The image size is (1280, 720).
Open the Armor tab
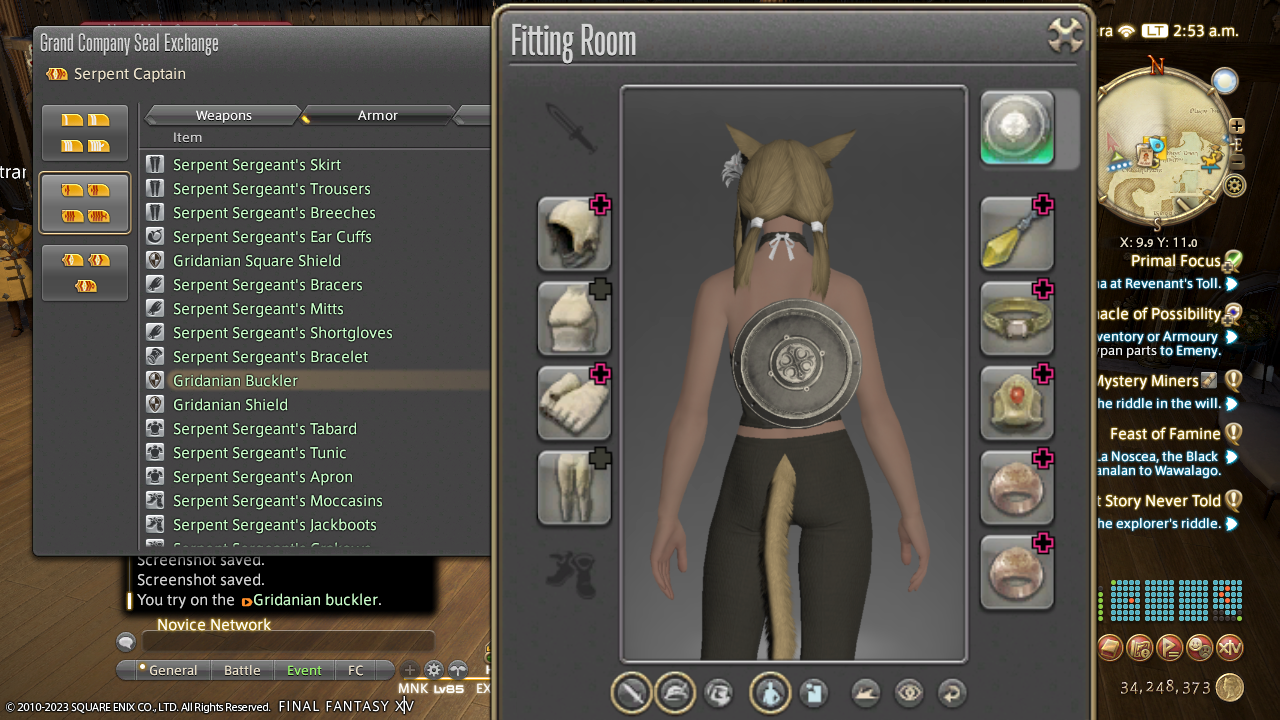[378, 116]
